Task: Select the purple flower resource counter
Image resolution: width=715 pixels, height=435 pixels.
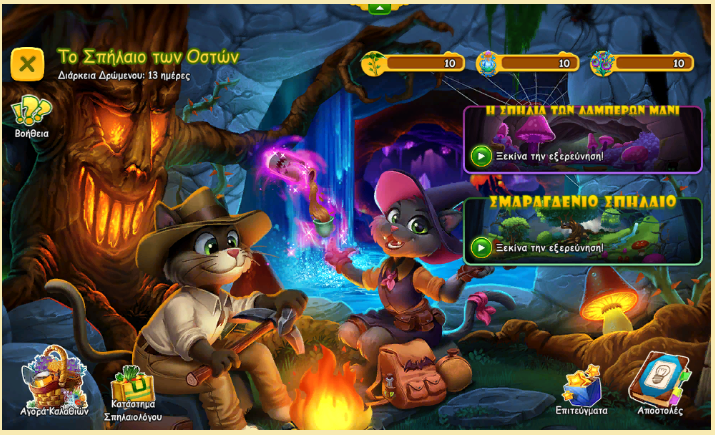Action: (641, 64)
